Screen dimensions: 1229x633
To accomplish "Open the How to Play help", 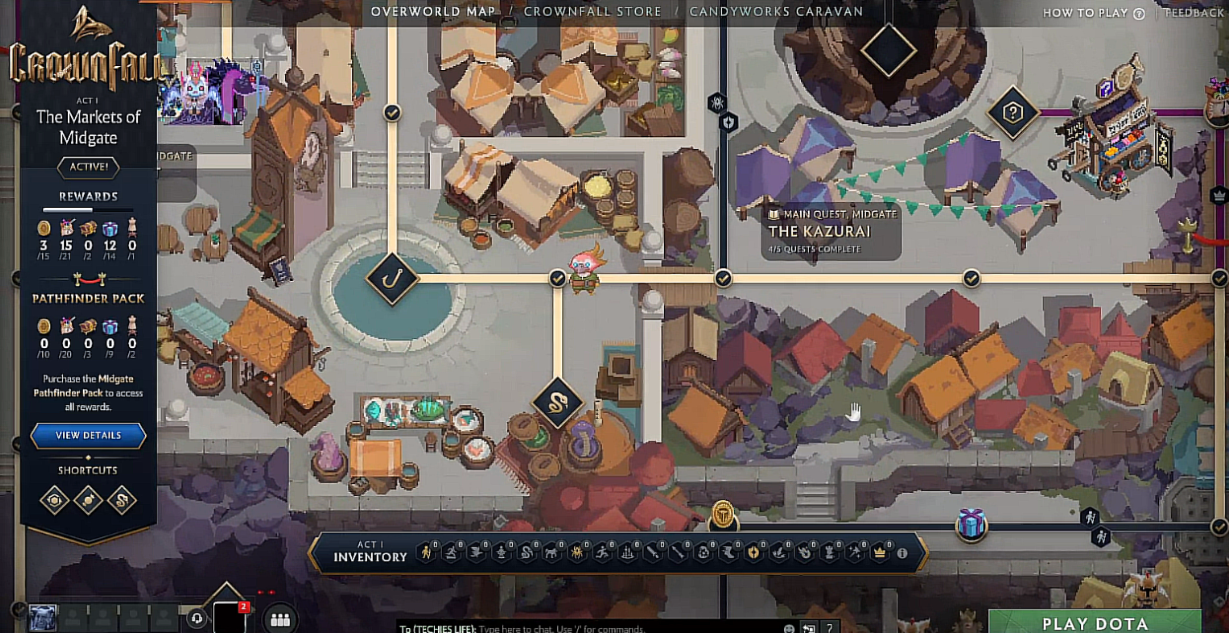I will click(1093, 13).
